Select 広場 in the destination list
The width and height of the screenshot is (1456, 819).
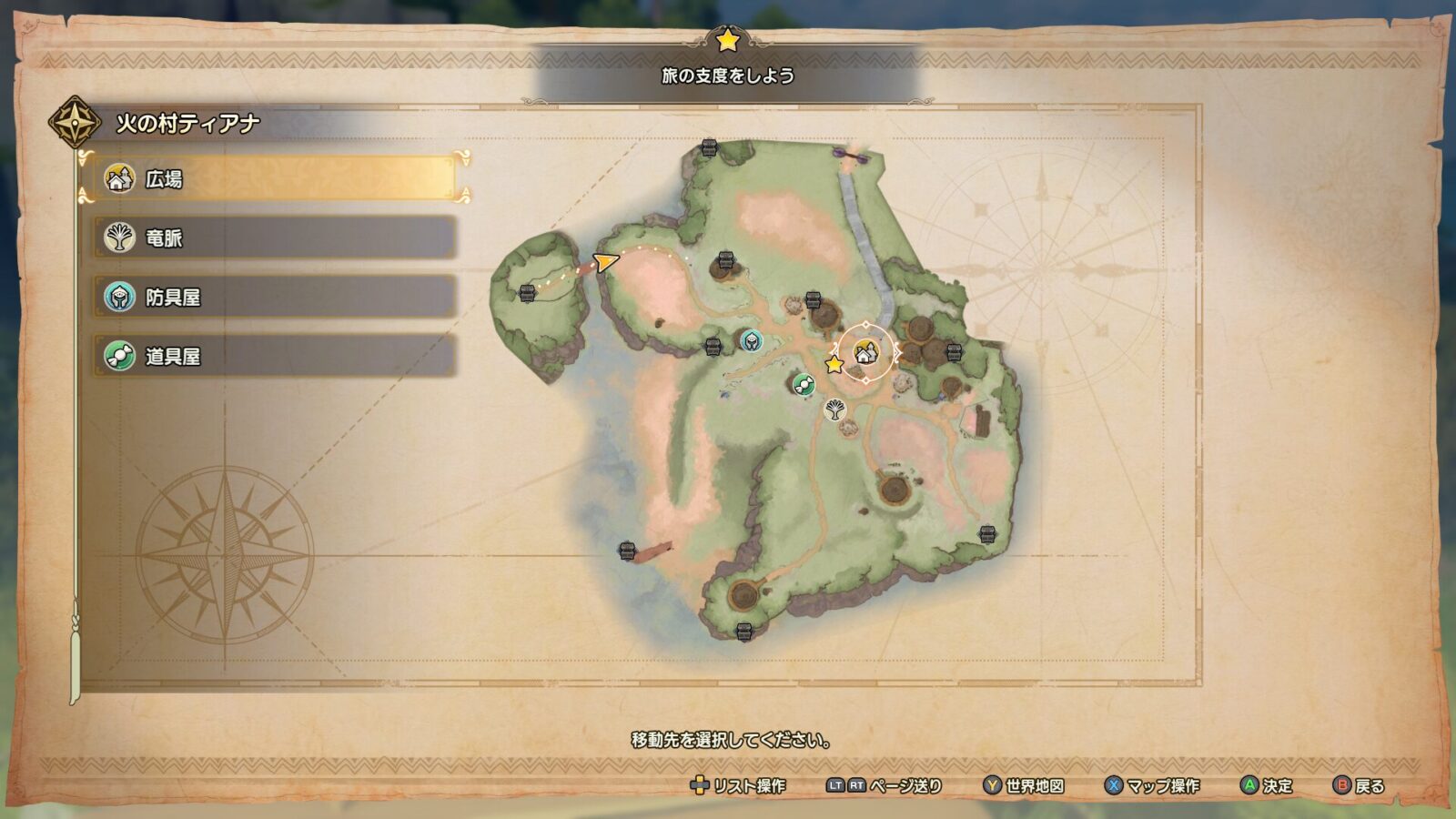click(x=273, y=178)
